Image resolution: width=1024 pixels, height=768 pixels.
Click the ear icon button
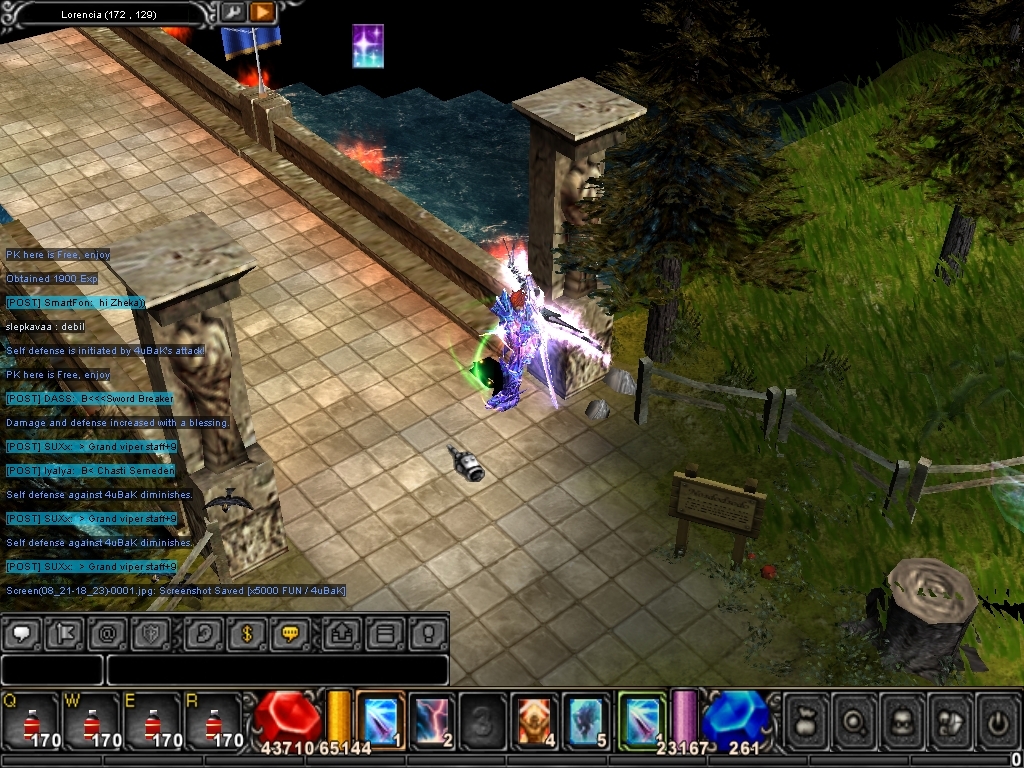203,634
